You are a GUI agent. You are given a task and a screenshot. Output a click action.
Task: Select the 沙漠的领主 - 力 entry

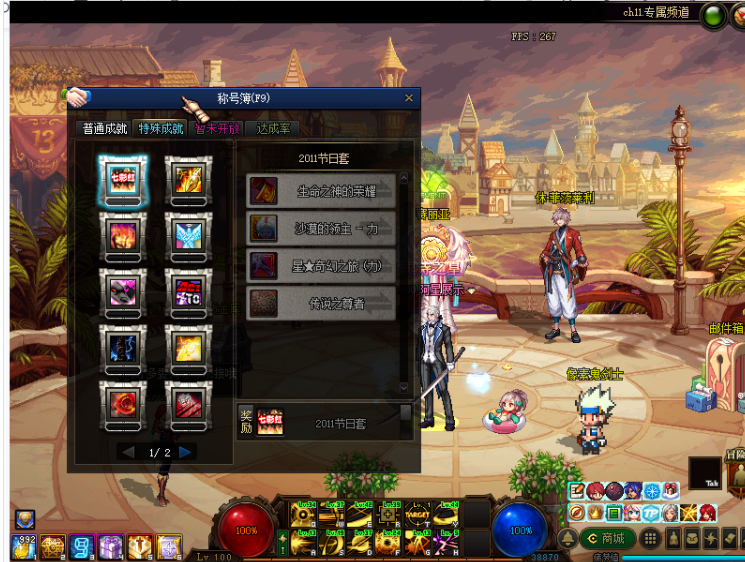321,228
